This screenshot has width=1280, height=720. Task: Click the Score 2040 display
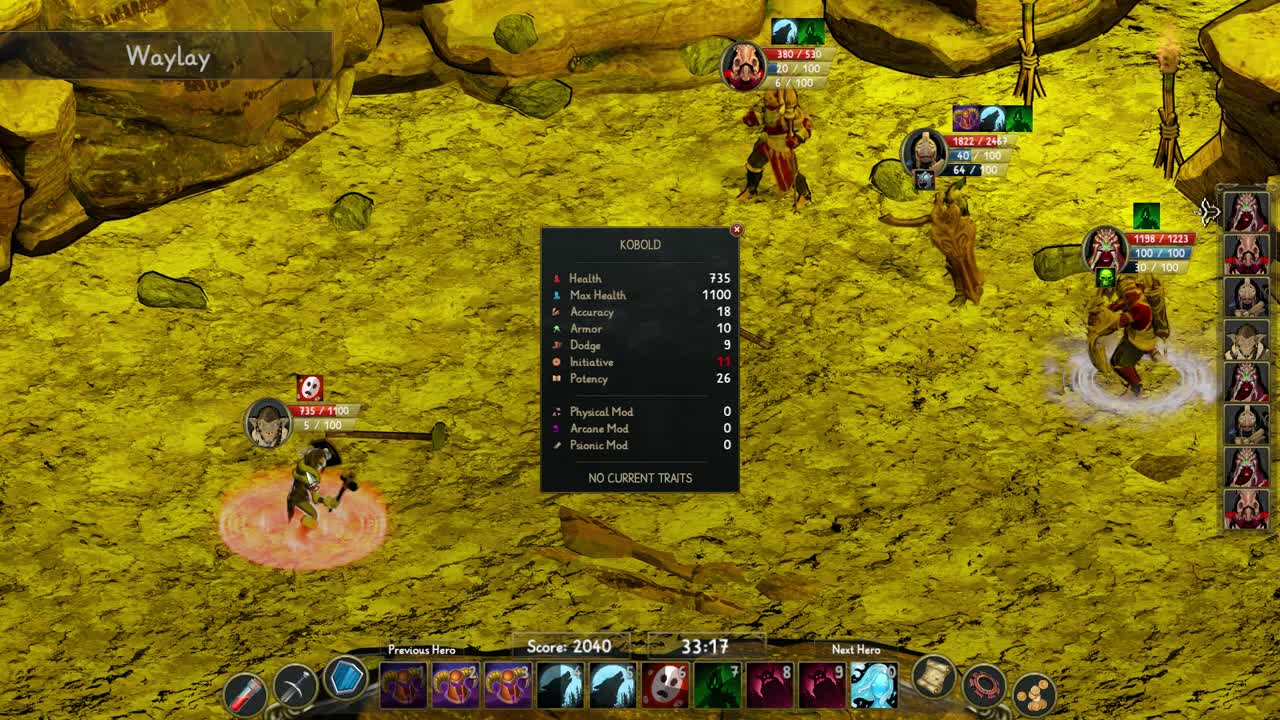[569, 648]
